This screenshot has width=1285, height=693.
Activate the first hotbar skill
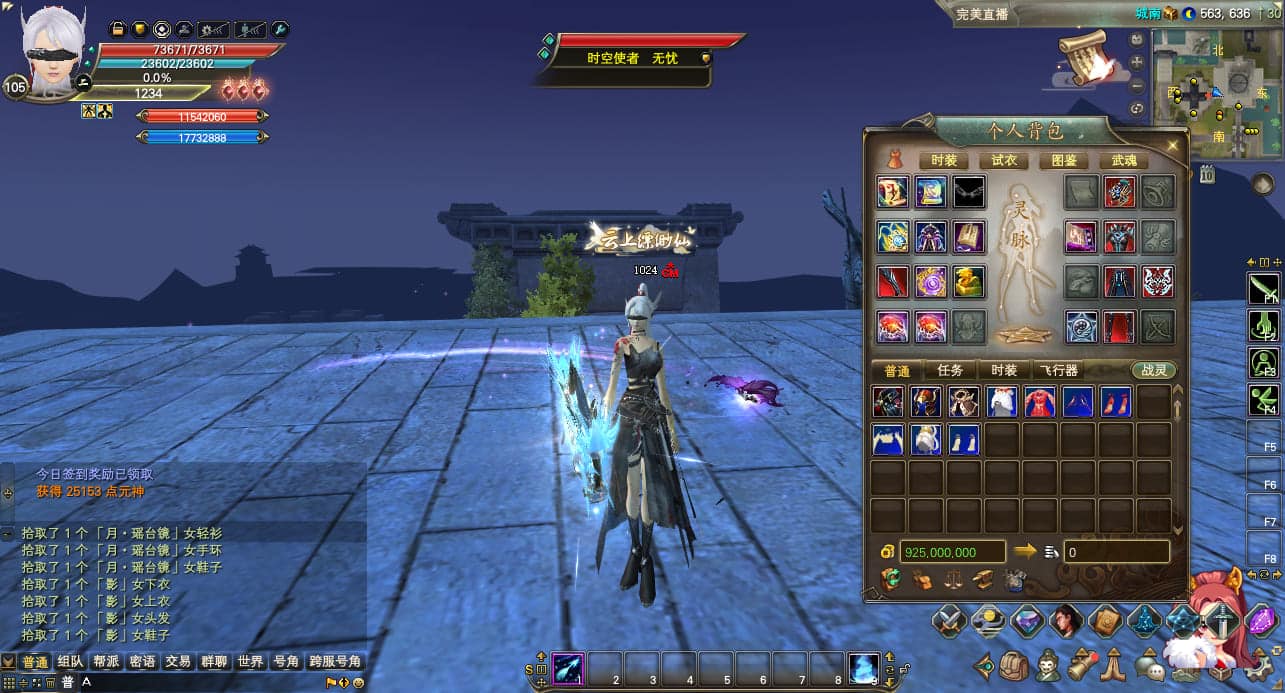click(568, 667)
